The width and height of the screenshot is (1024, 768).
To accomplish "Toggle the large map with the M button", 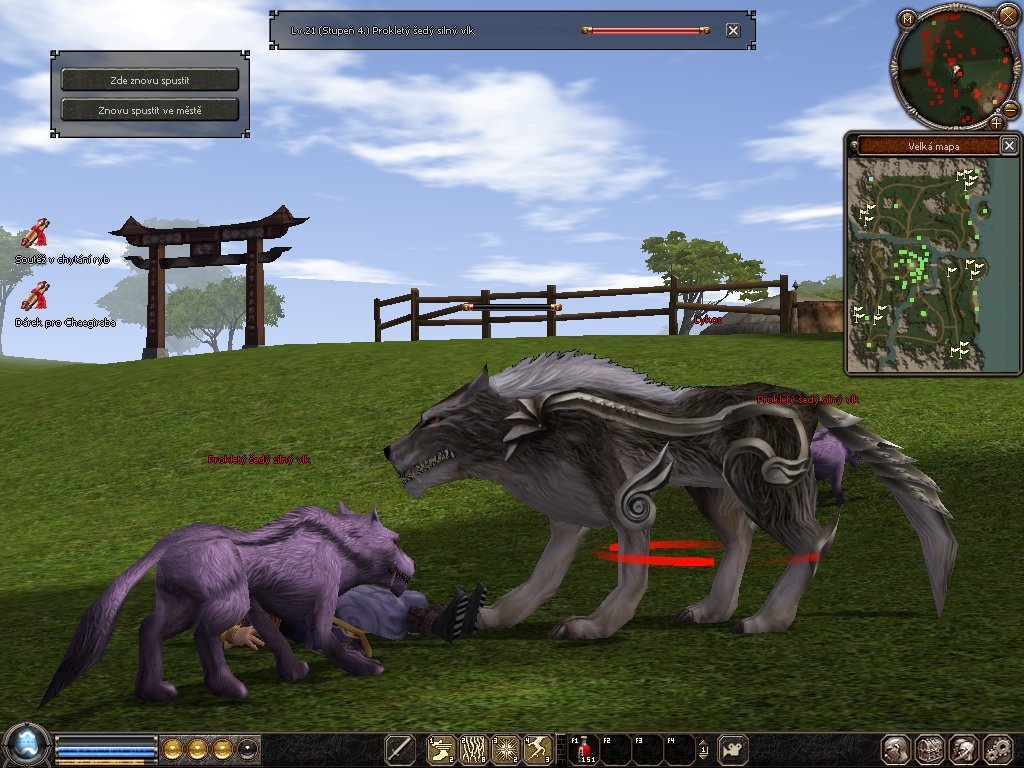I will click(x=907, y=18).
